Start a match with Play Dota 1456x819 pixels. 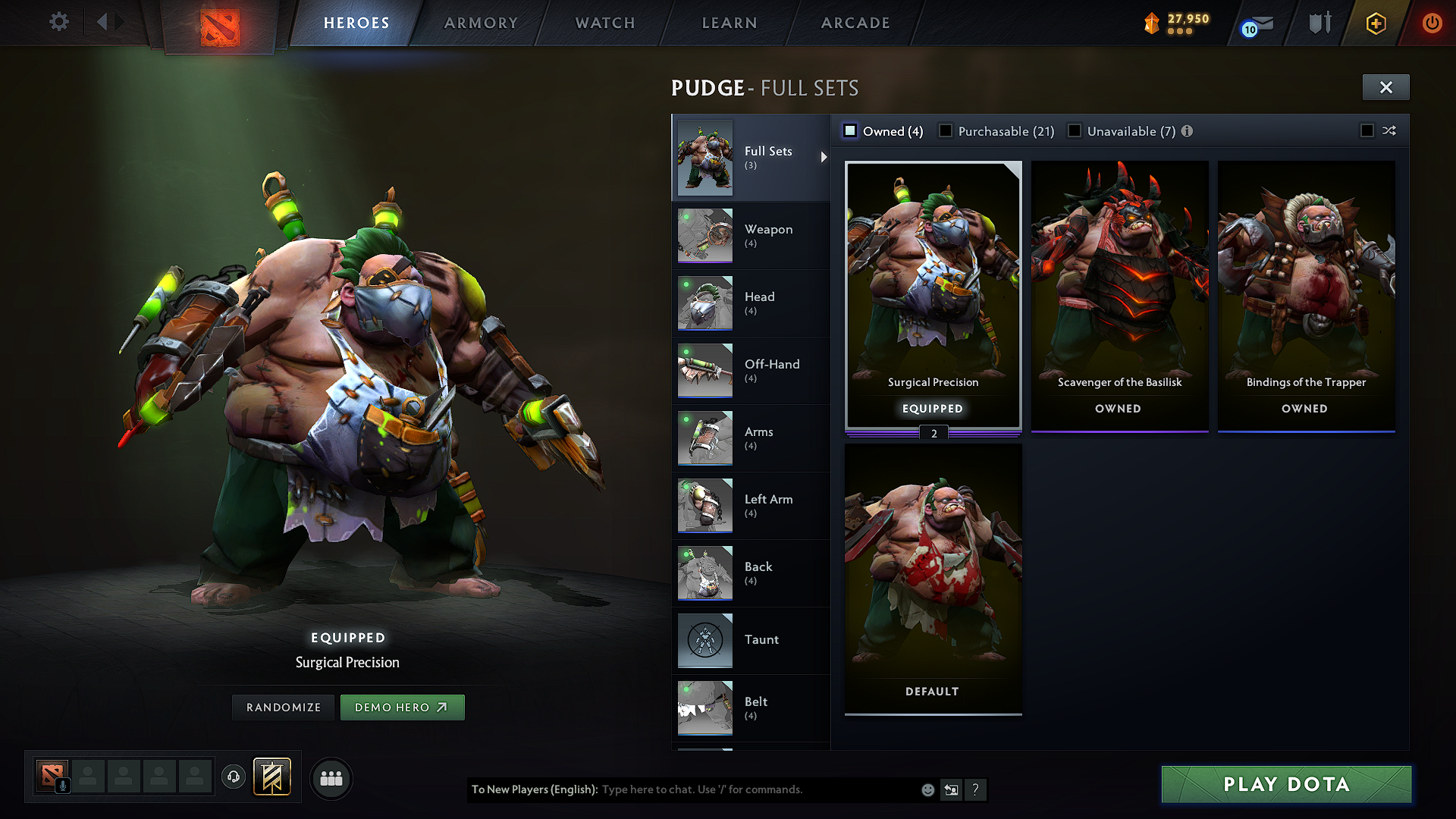(x=1286, y=784)
